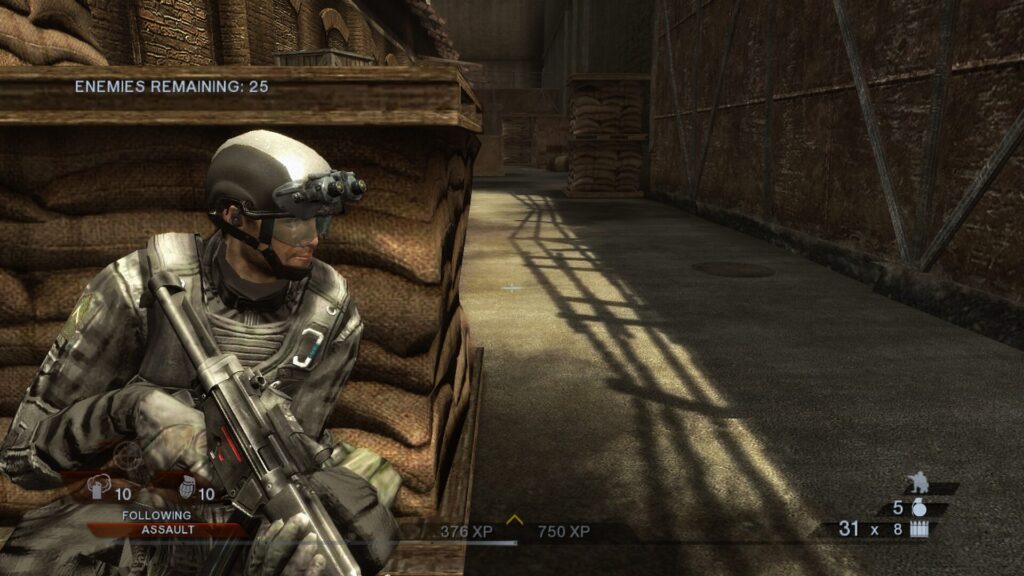The height and width of the screenshot is (576, 1024).
Task: Click the smoke grenade icon
Action: pyautogui.click(x=98, y=489)
